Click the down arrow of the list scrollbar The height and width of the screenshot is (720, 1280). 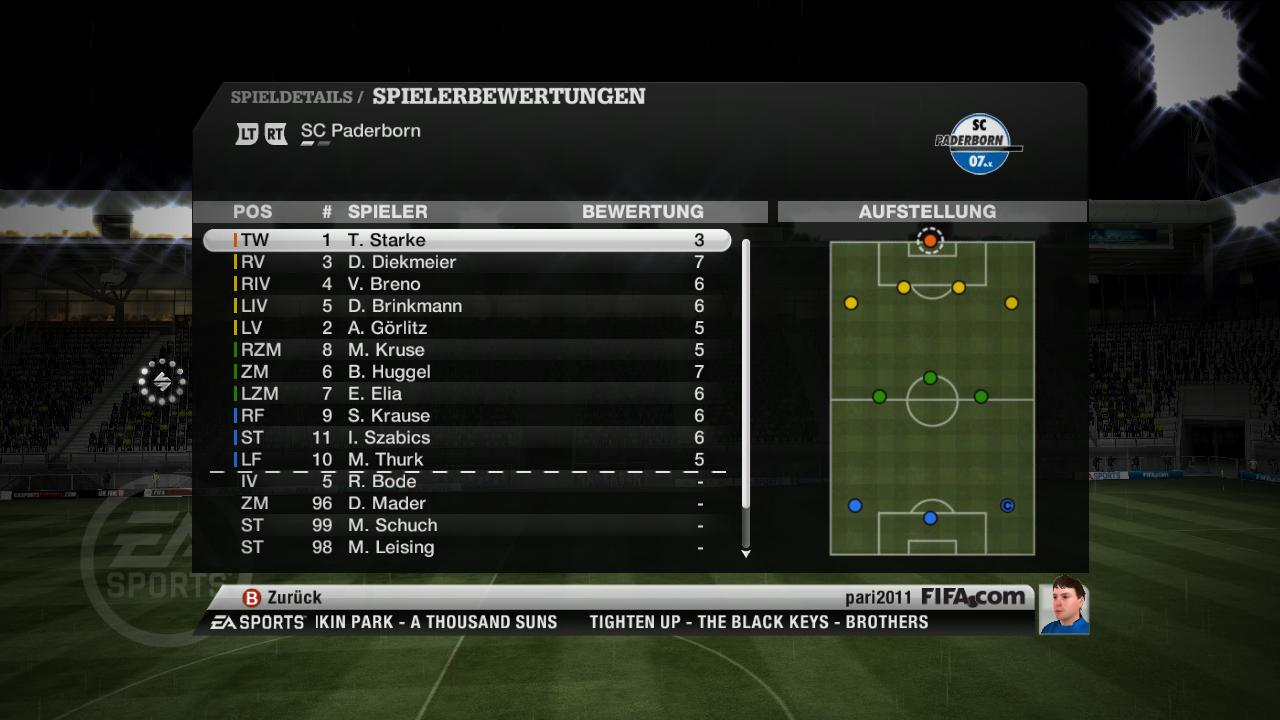(745, 553)
